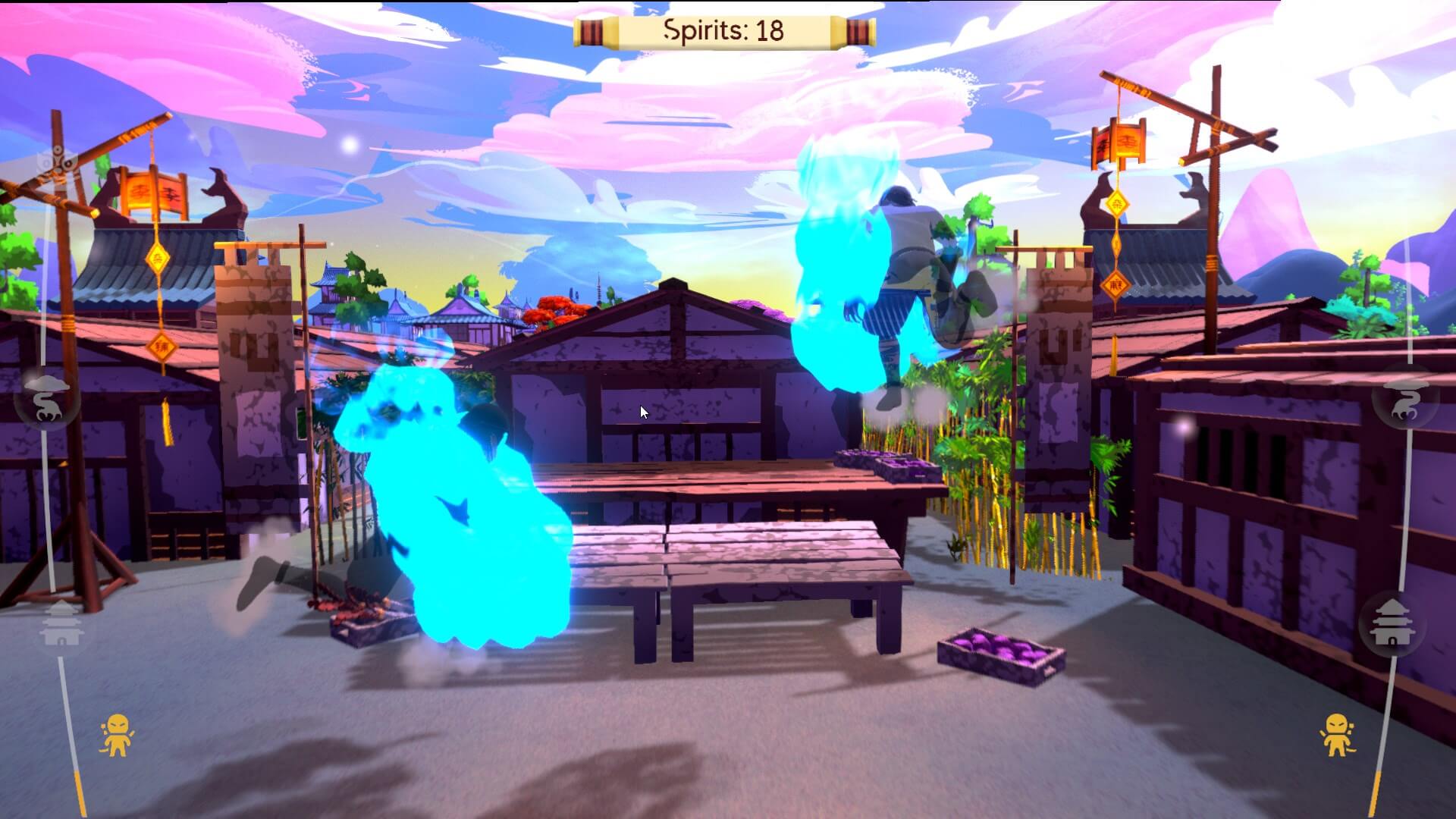
Task: Click the right player's yellow ninja icon
Action: pyautogui.click(x=1337, y=735)
